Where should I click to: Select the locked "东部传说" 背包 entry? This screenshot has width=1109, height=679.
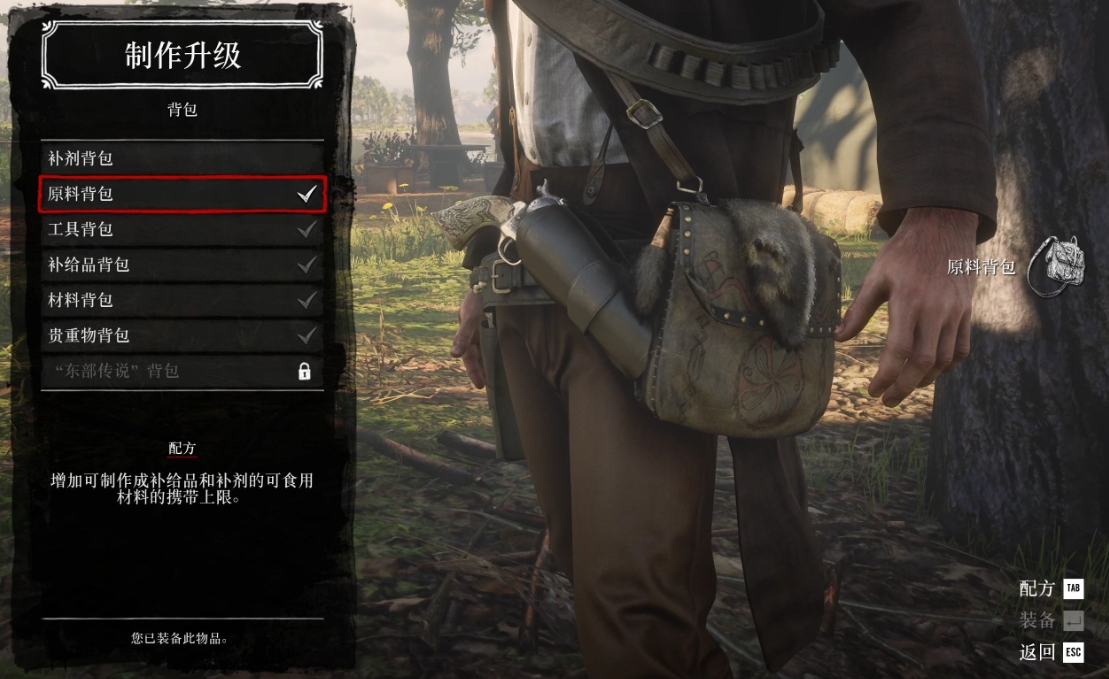point(182,371)
